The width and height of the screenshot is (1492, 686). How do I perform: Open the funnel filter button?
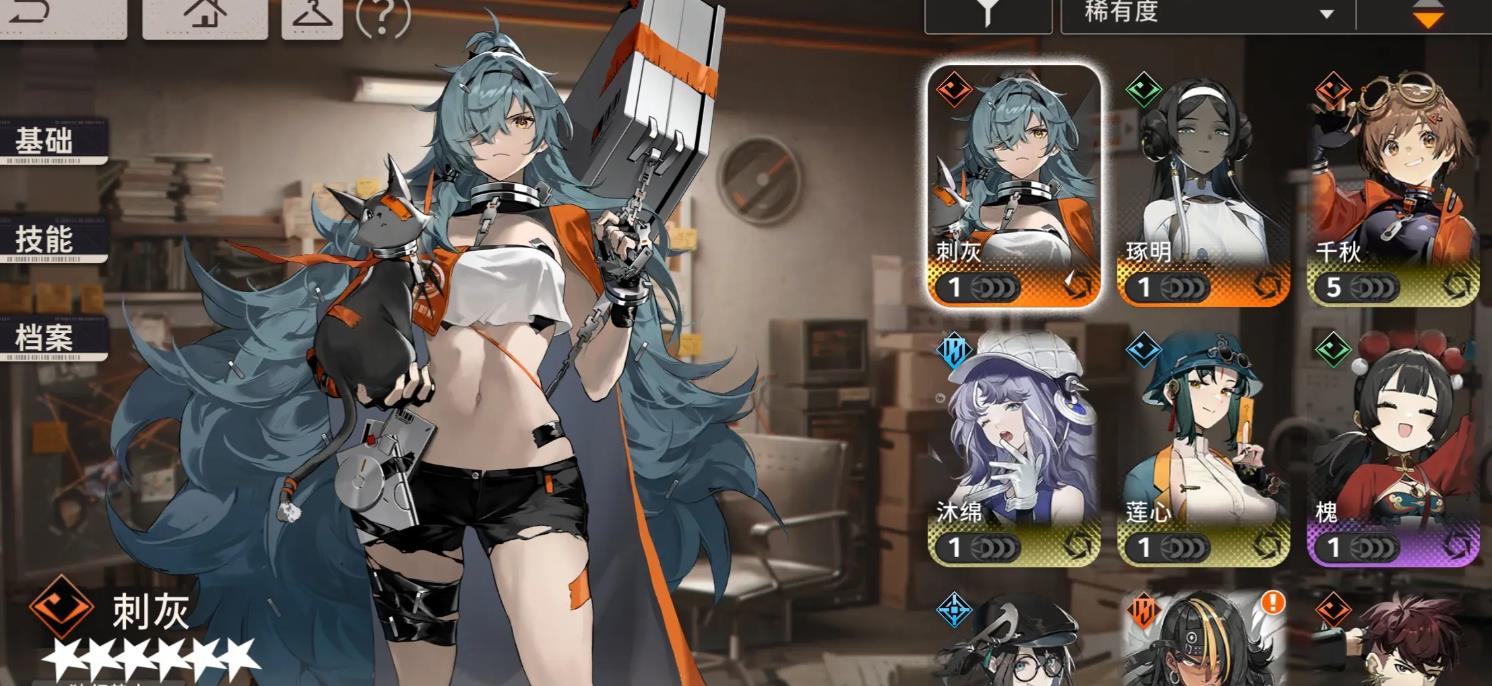987,16
